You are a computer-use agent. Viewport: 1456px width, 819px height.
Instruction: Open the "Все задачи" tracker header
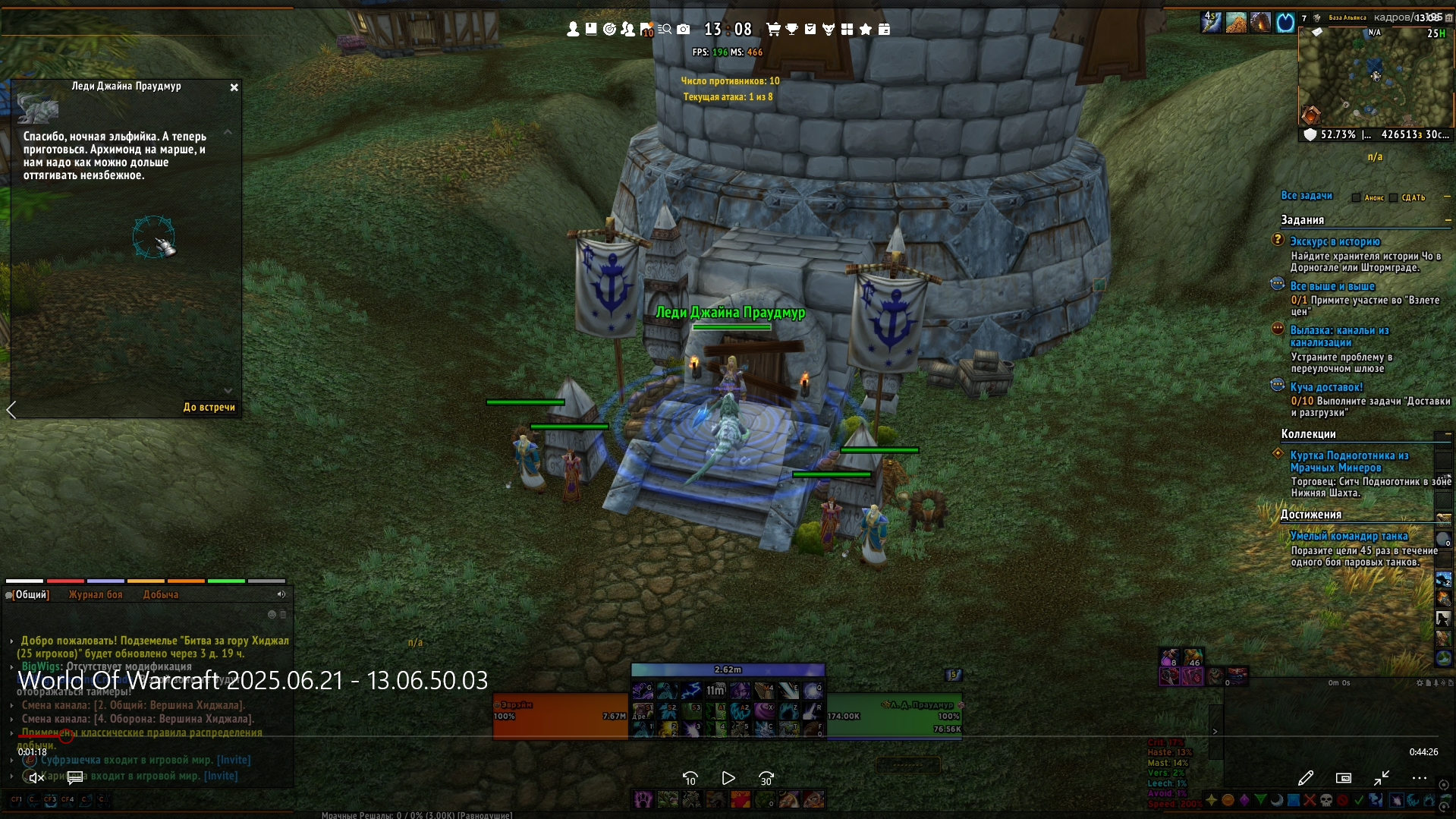(1307, 196)
